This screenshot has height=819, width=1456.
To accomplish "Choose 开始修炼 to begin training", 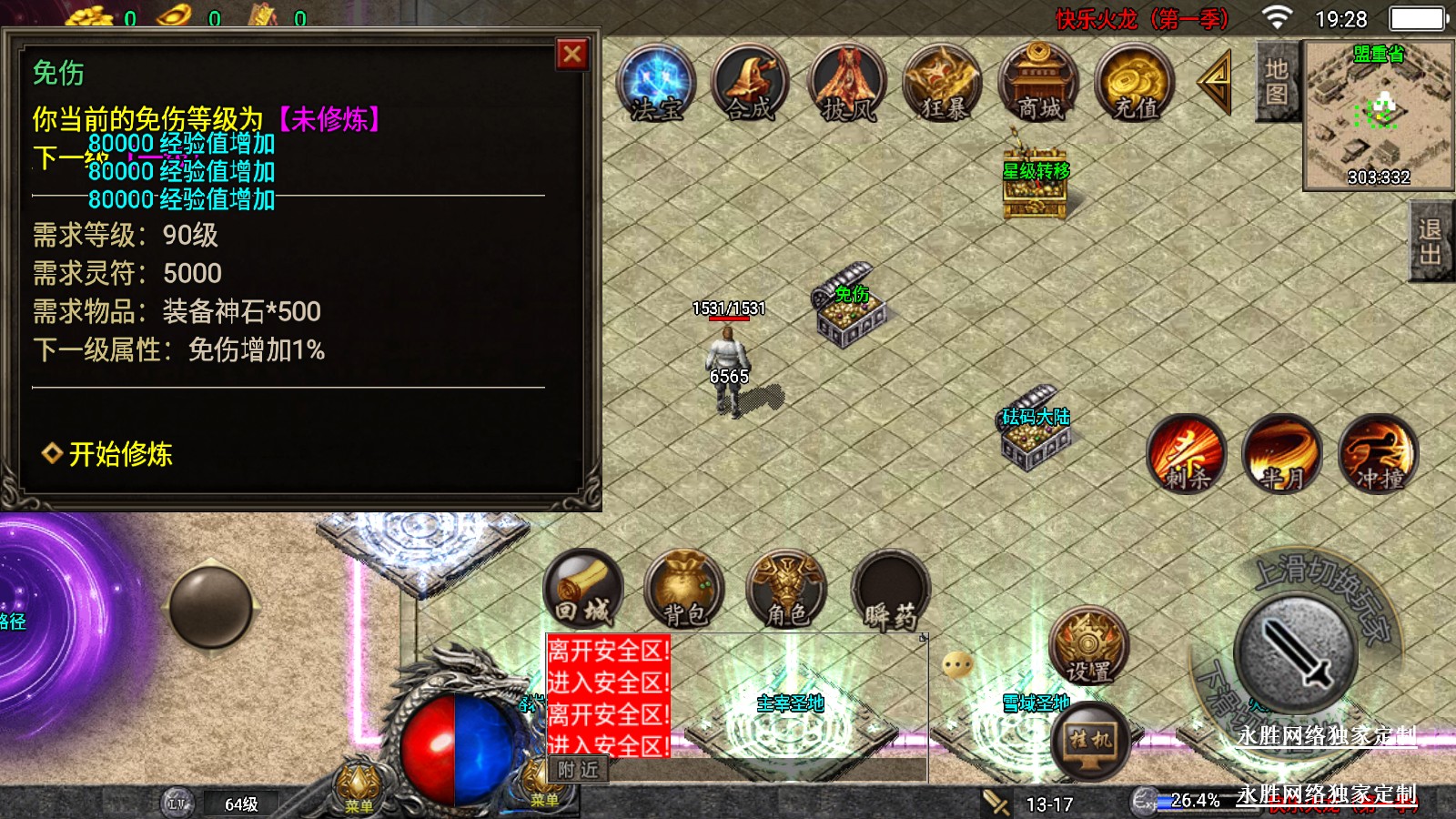I will (x=109, y=453).
